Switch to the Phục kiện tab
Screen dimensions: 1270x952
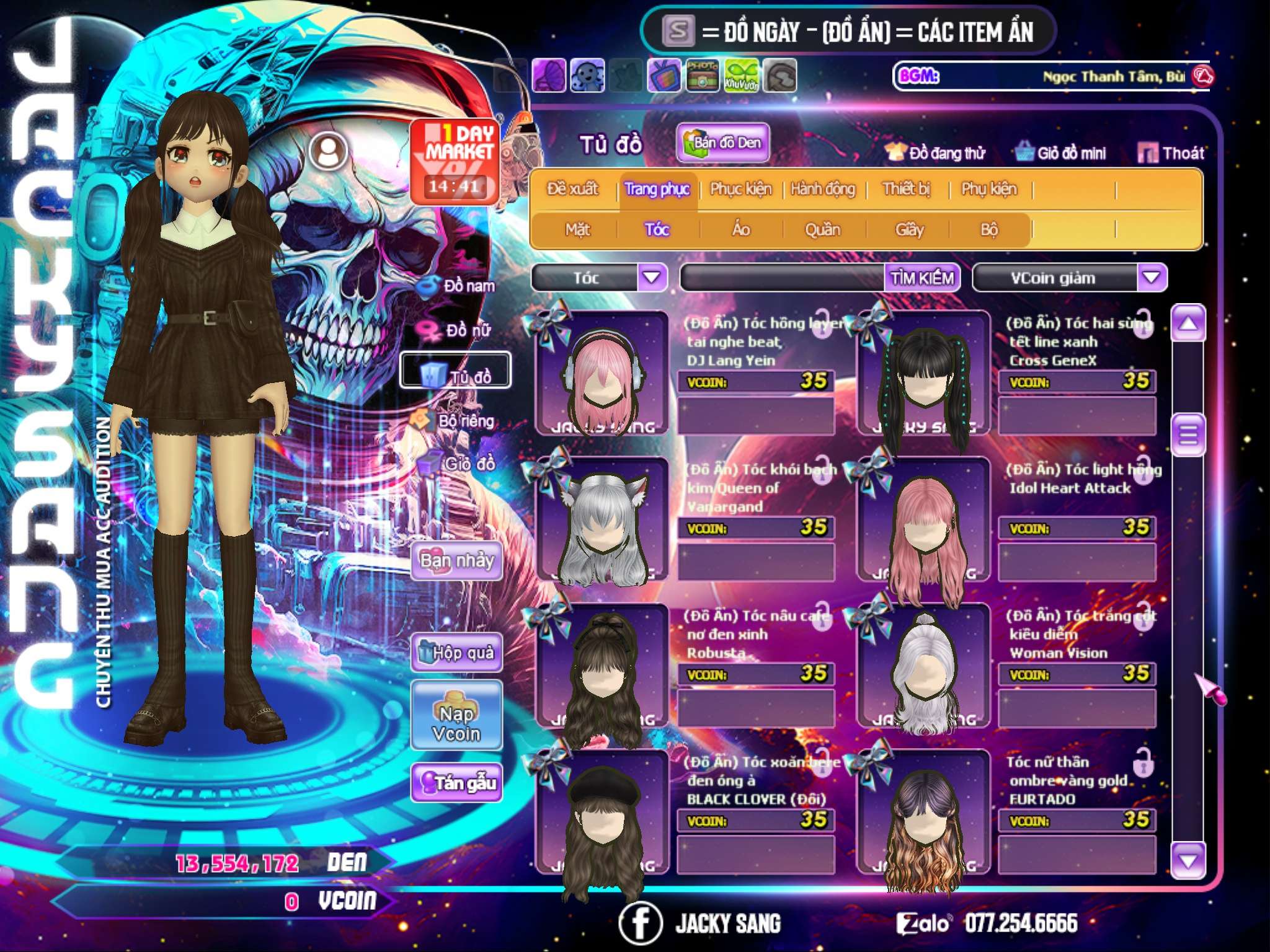(740, 189)
